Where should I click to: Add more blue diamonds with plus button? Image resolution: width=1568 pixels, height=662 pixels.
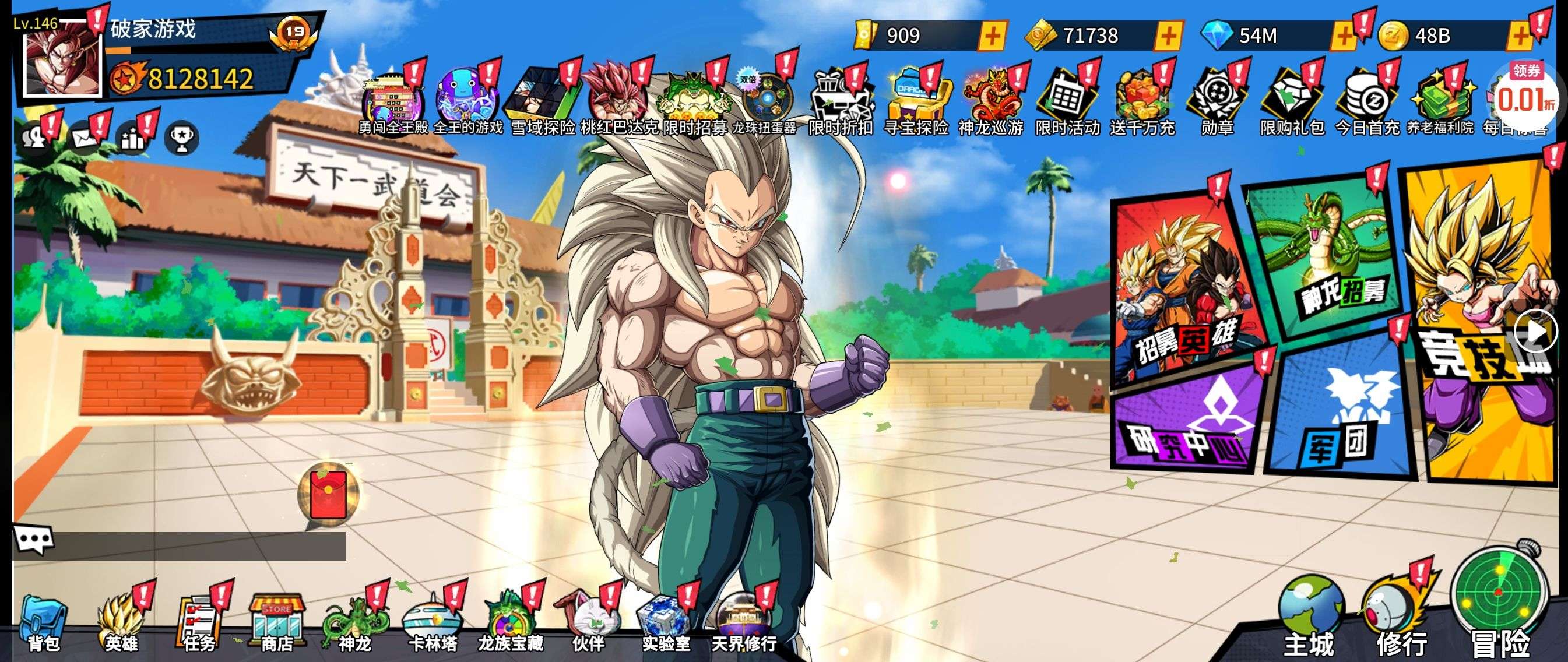click(x=1344, y=37)
